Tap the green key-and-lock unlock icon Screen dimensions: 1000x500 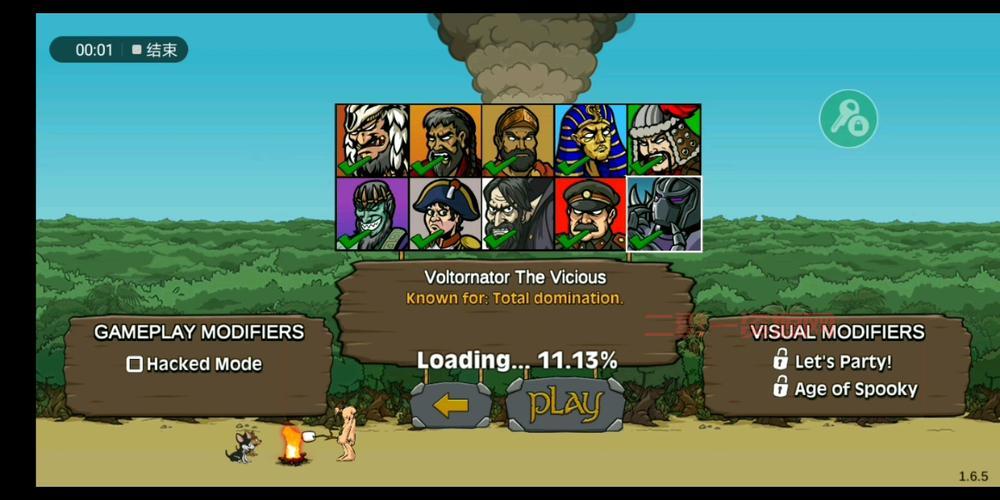848,119
